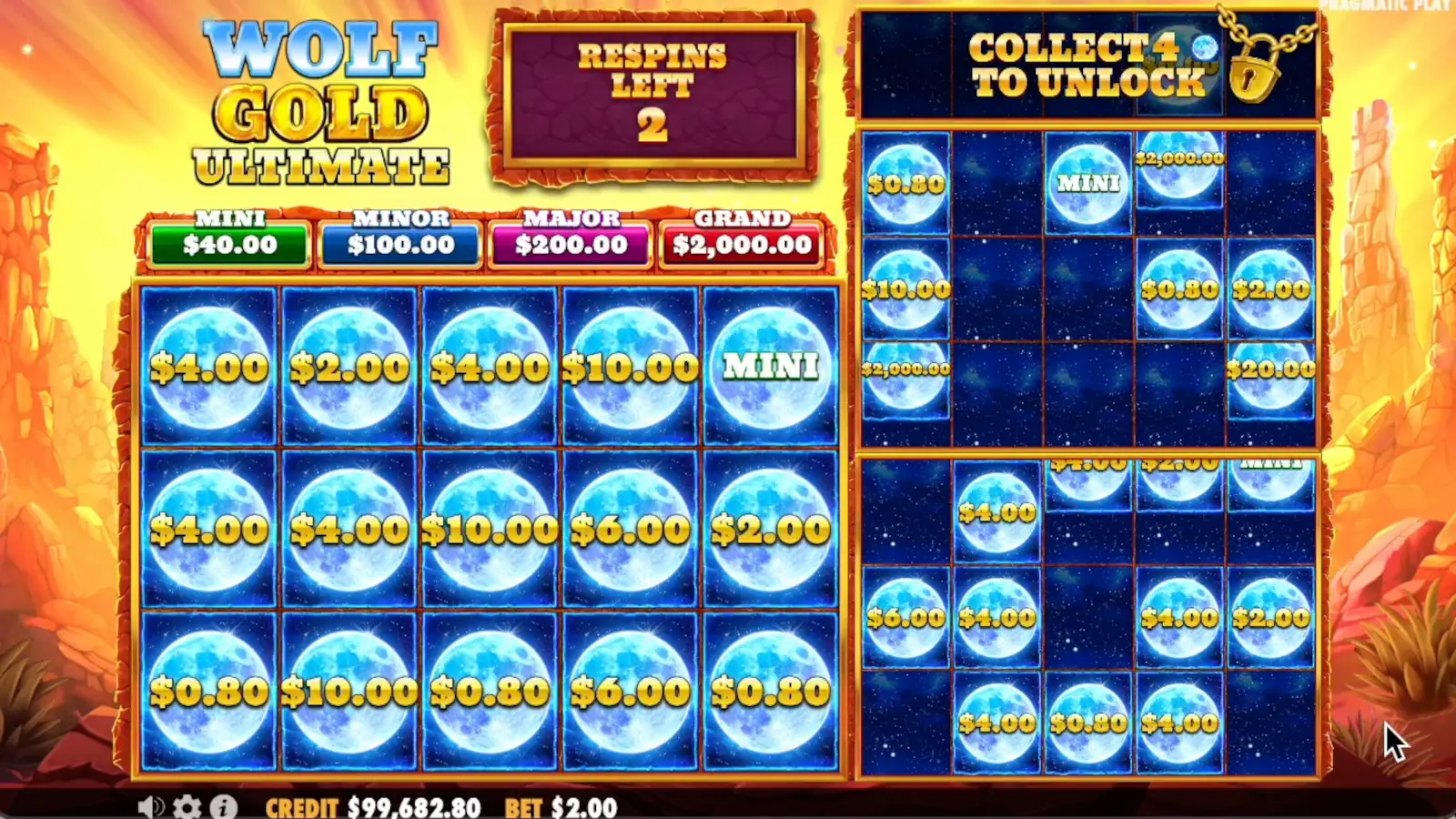1456x819 pixels.
Task: Open the settings gear icon
Action: point(186,806)
